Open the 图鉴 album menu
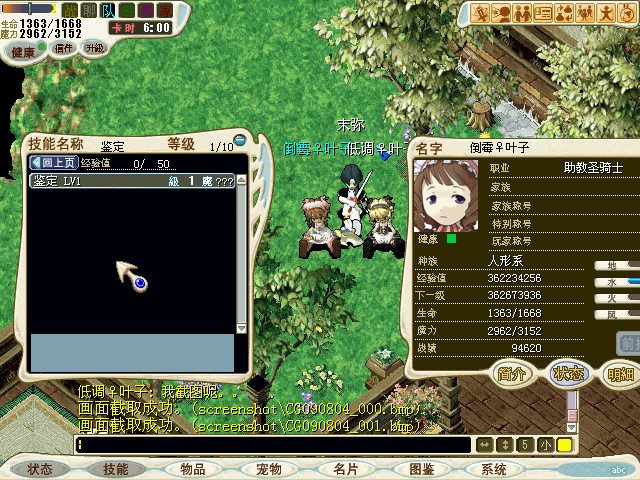The height and width of the screenshot is (480, 640). pos(421,468)
